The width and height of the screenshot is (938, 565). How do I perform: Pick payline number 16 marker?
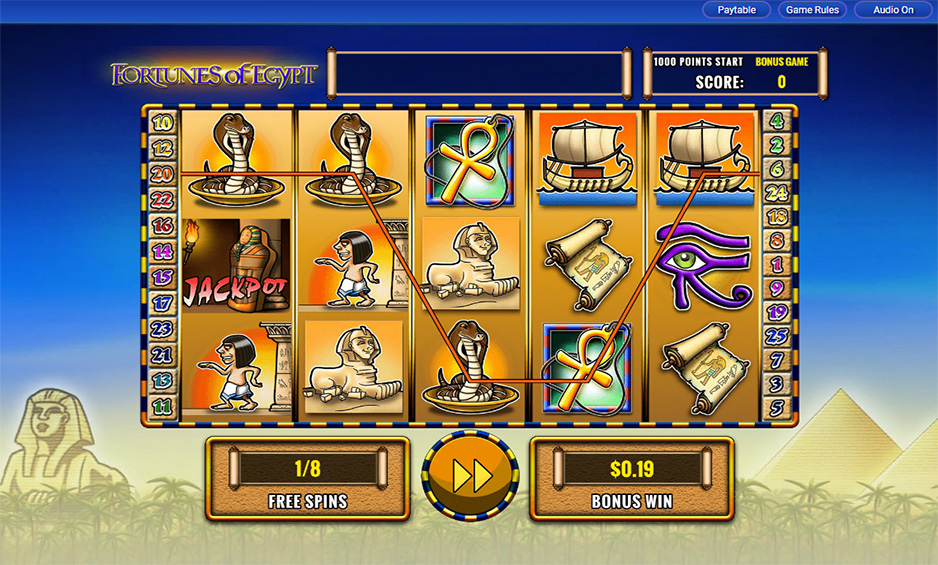point(162,226)
